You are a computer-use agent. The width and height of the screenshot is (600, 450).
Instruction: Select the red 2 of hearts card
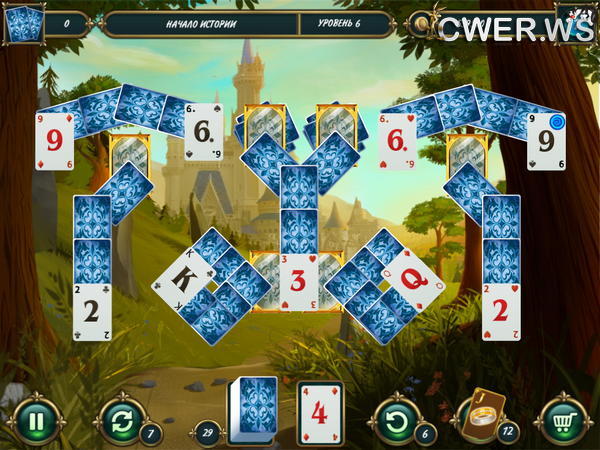pyautogui.click(x=501, y=310)
